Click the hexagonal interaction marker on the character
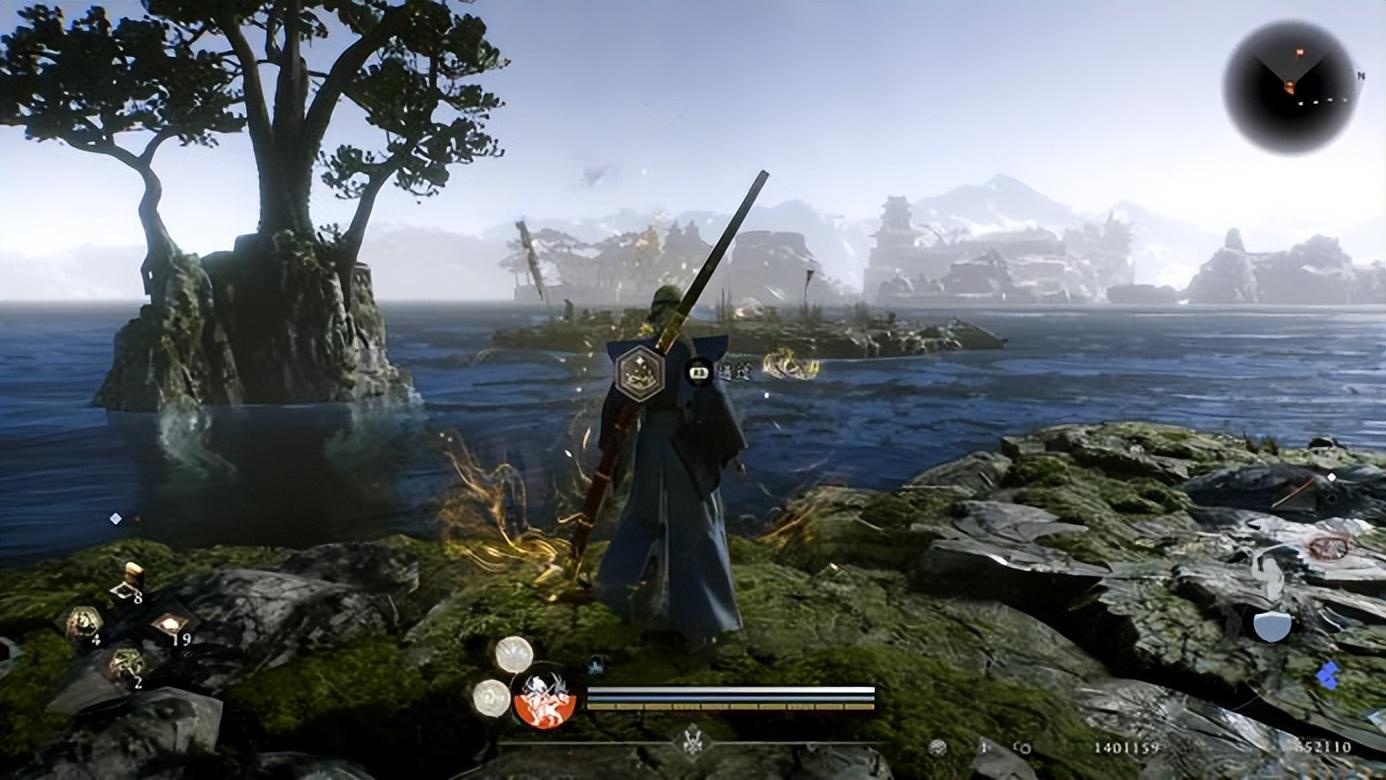The width and height of the screenshot is (1386, 780). coord(639,372)
